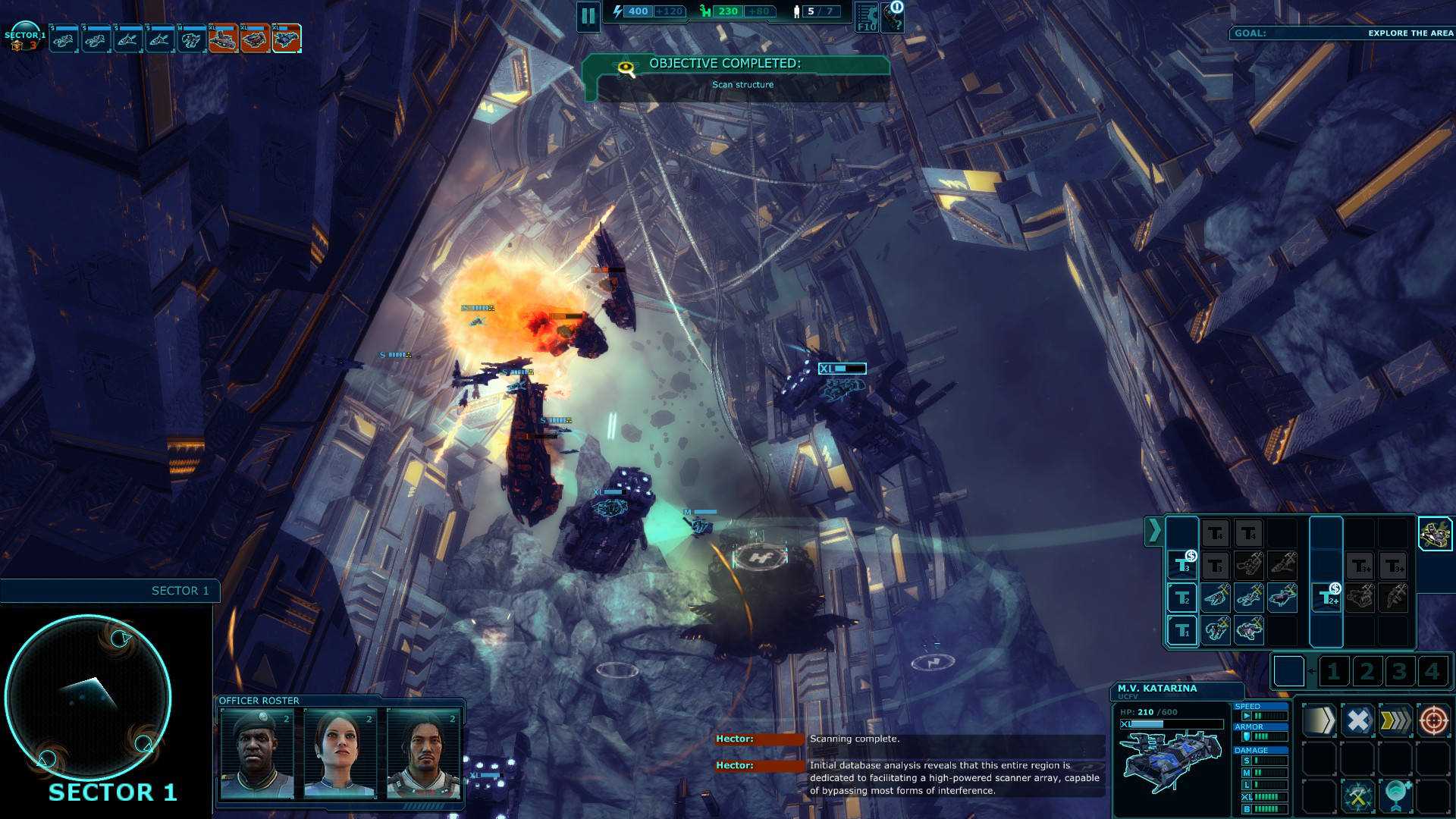
Task: Select the attack order reticle icon
Action: point(1433,721)
